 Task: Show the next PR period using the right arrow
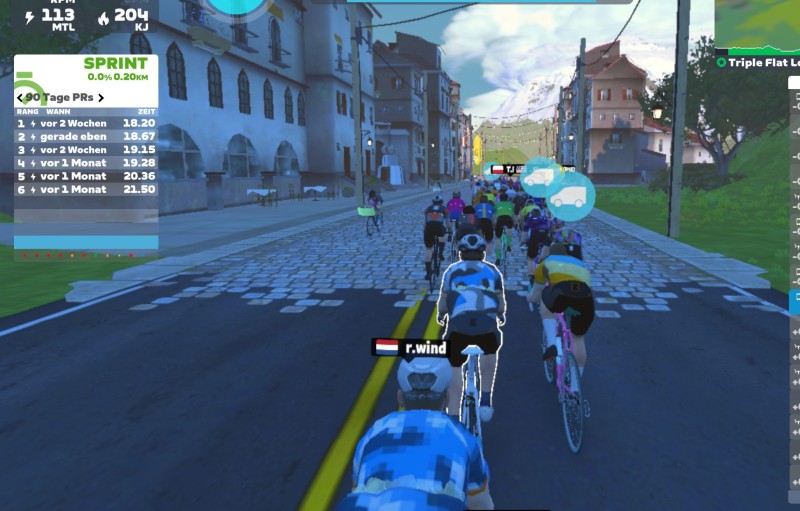click(100, 97)
